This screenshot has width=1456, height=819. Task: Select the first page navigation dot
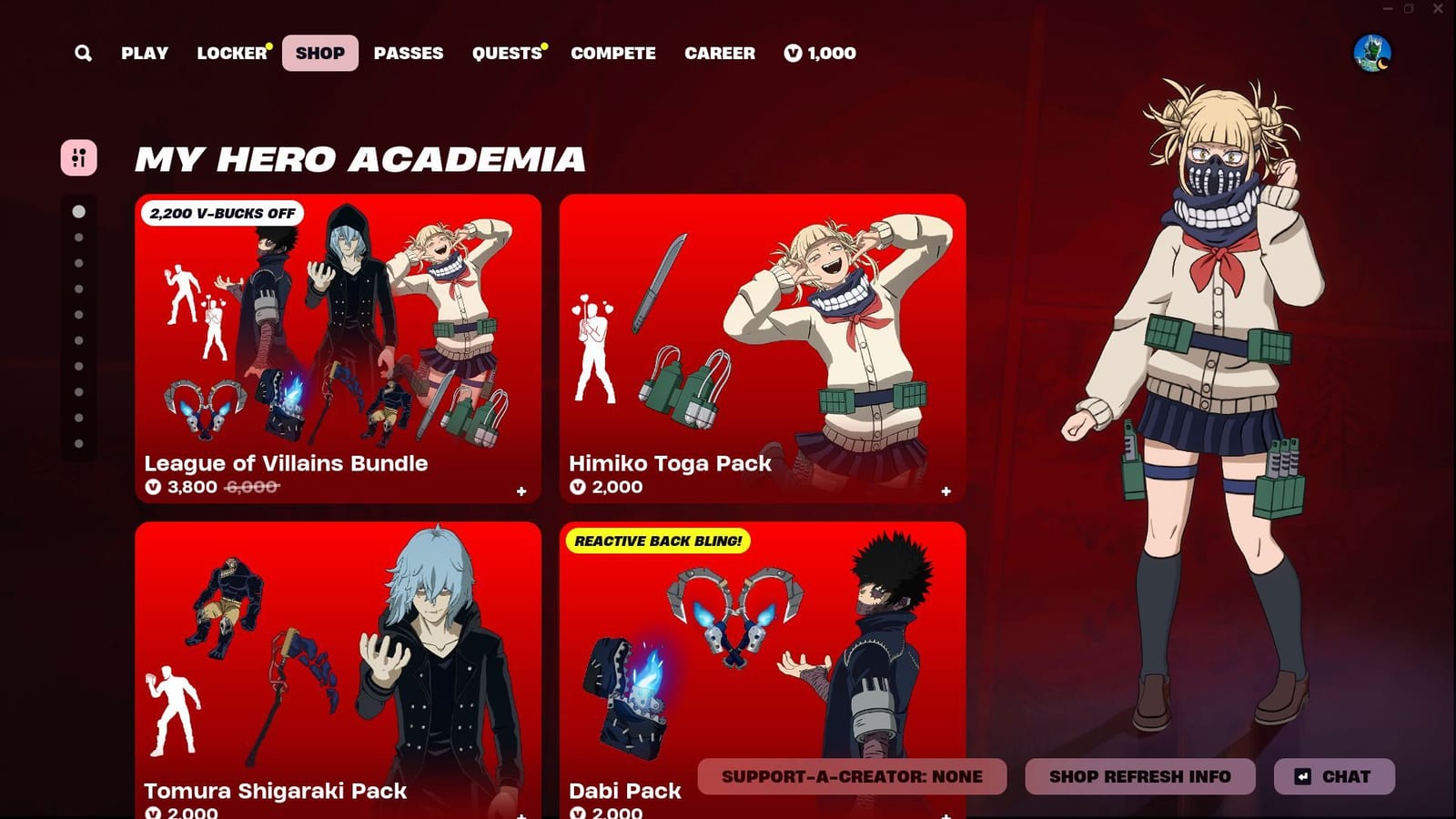77,211
